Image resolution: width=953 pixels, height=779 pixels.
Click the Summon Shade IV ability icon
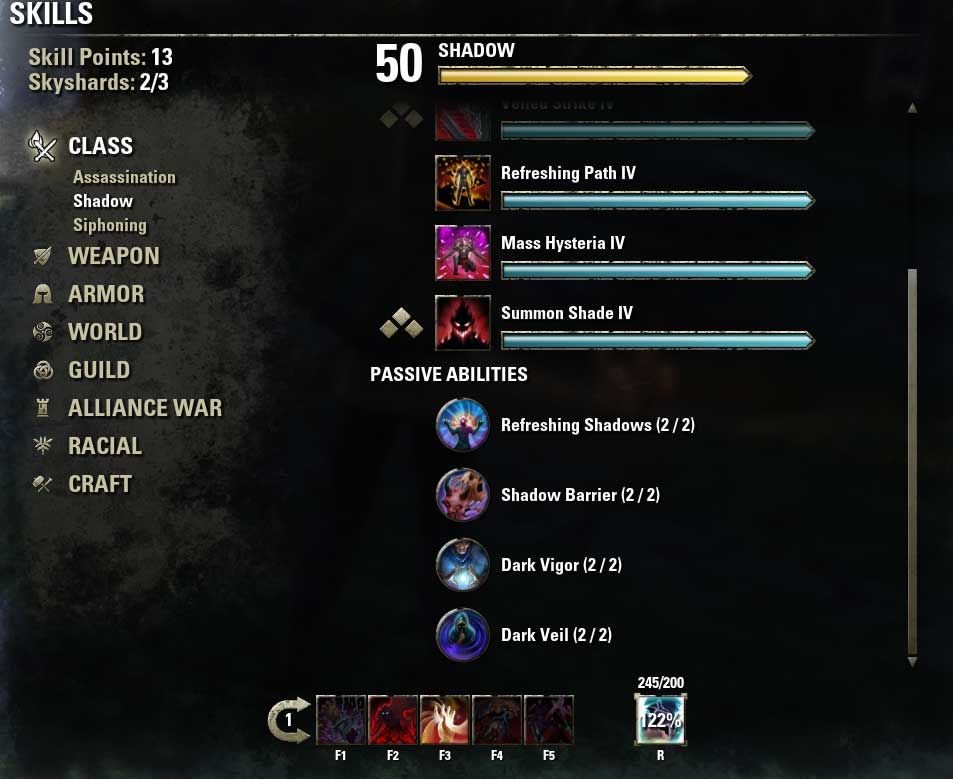pyautogui.click(x=463, y=323)
